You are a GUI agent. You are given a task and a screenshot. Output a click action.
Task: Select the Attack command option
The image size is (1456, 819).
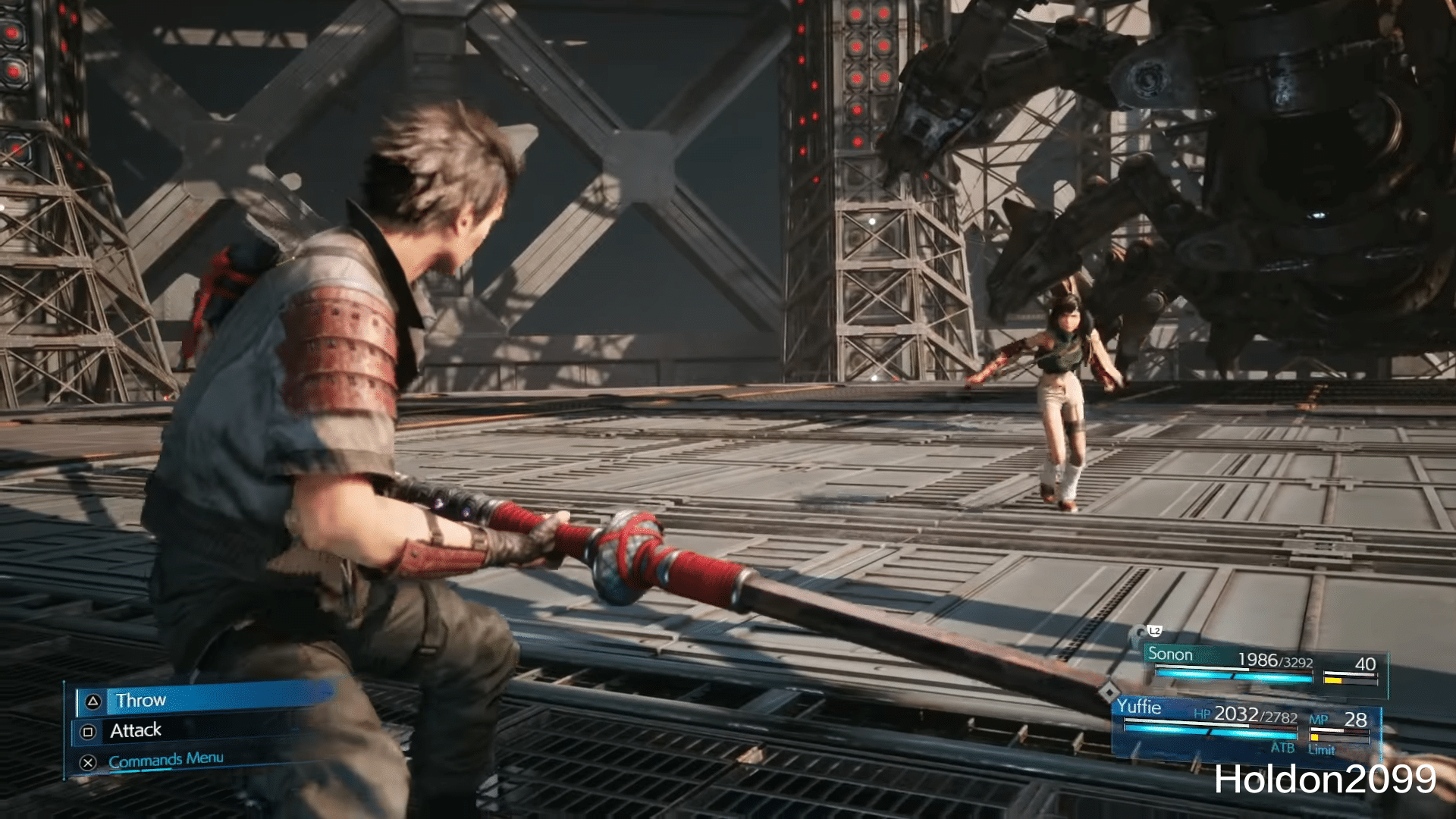coord(136,730)
